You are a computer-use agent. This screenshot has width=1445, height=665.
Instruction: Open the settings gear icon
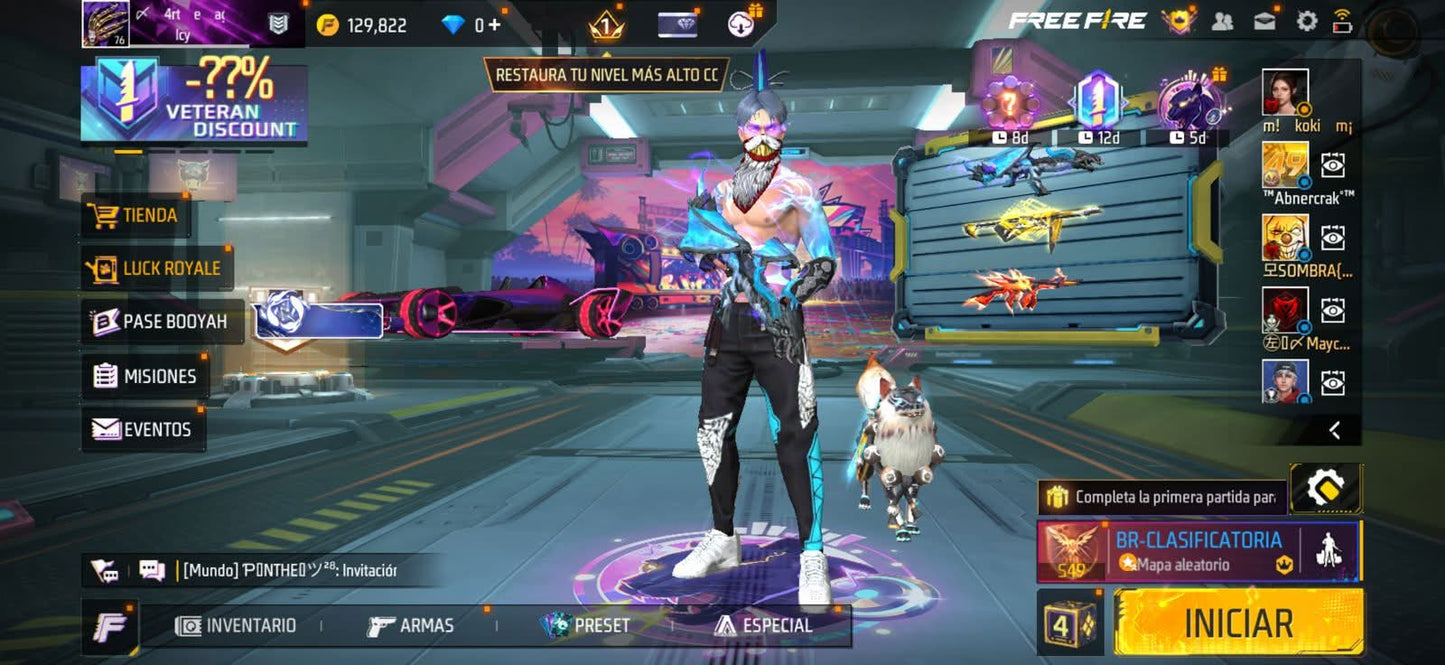coord(1306,21)
